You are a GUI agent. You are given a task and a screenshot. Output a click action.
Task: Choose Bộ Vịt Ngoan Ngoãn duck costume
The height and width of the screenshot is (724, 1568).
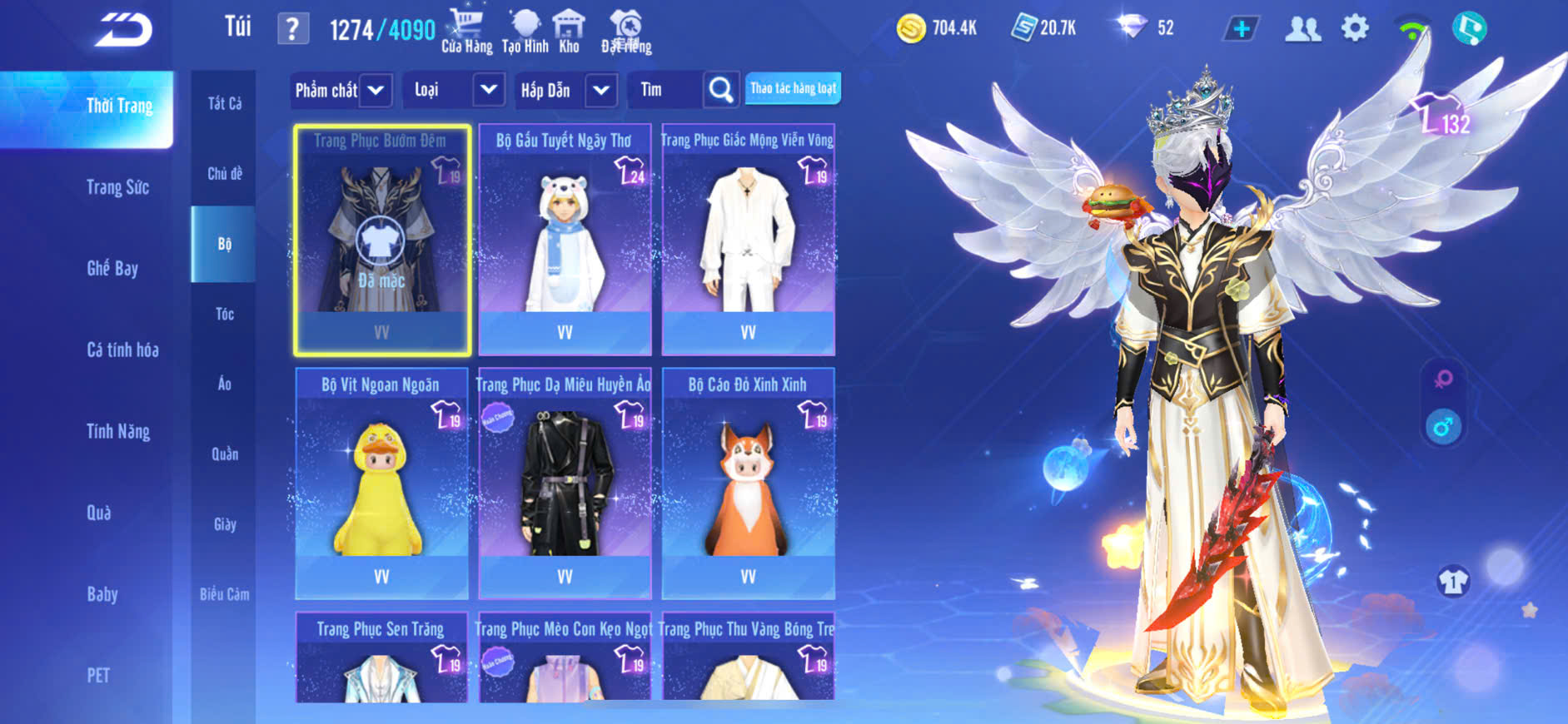(381, 484)
